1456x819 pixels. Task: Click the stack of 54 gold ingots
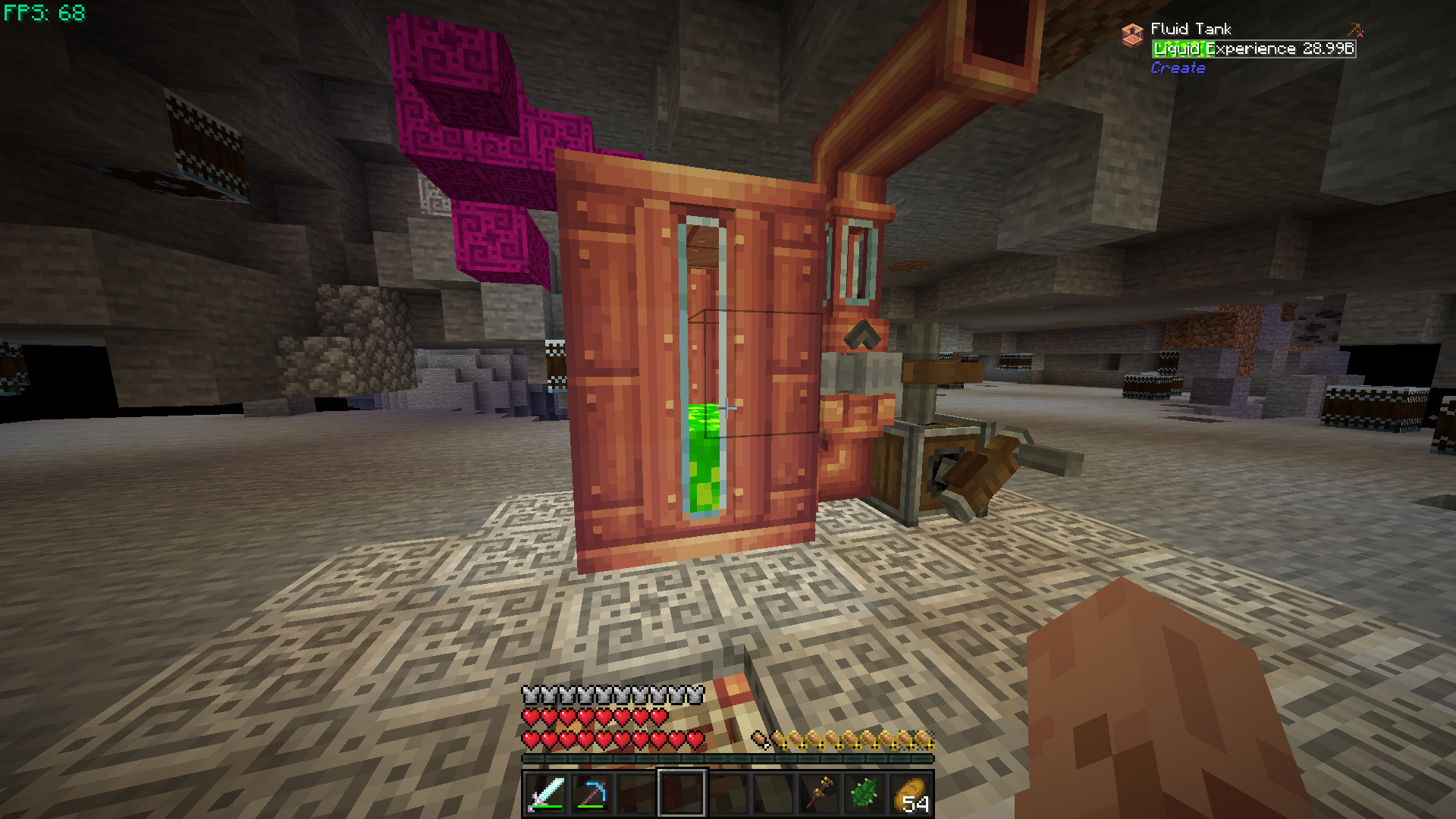(x=909, y=794)
